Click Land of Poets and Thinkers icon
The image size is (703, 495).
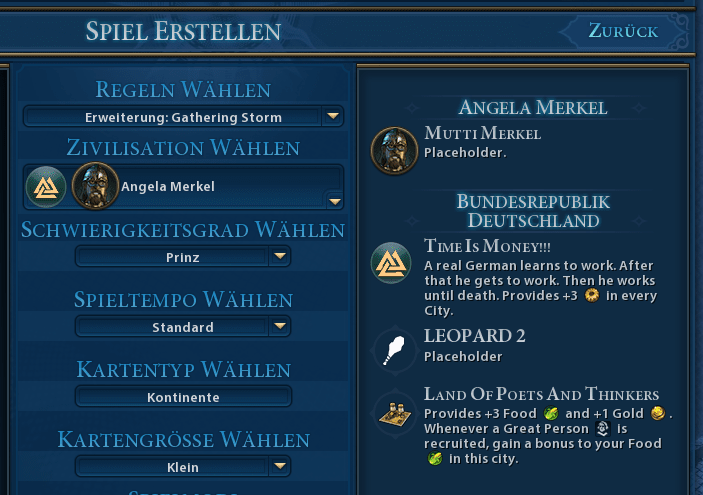[x=391, y=412]
